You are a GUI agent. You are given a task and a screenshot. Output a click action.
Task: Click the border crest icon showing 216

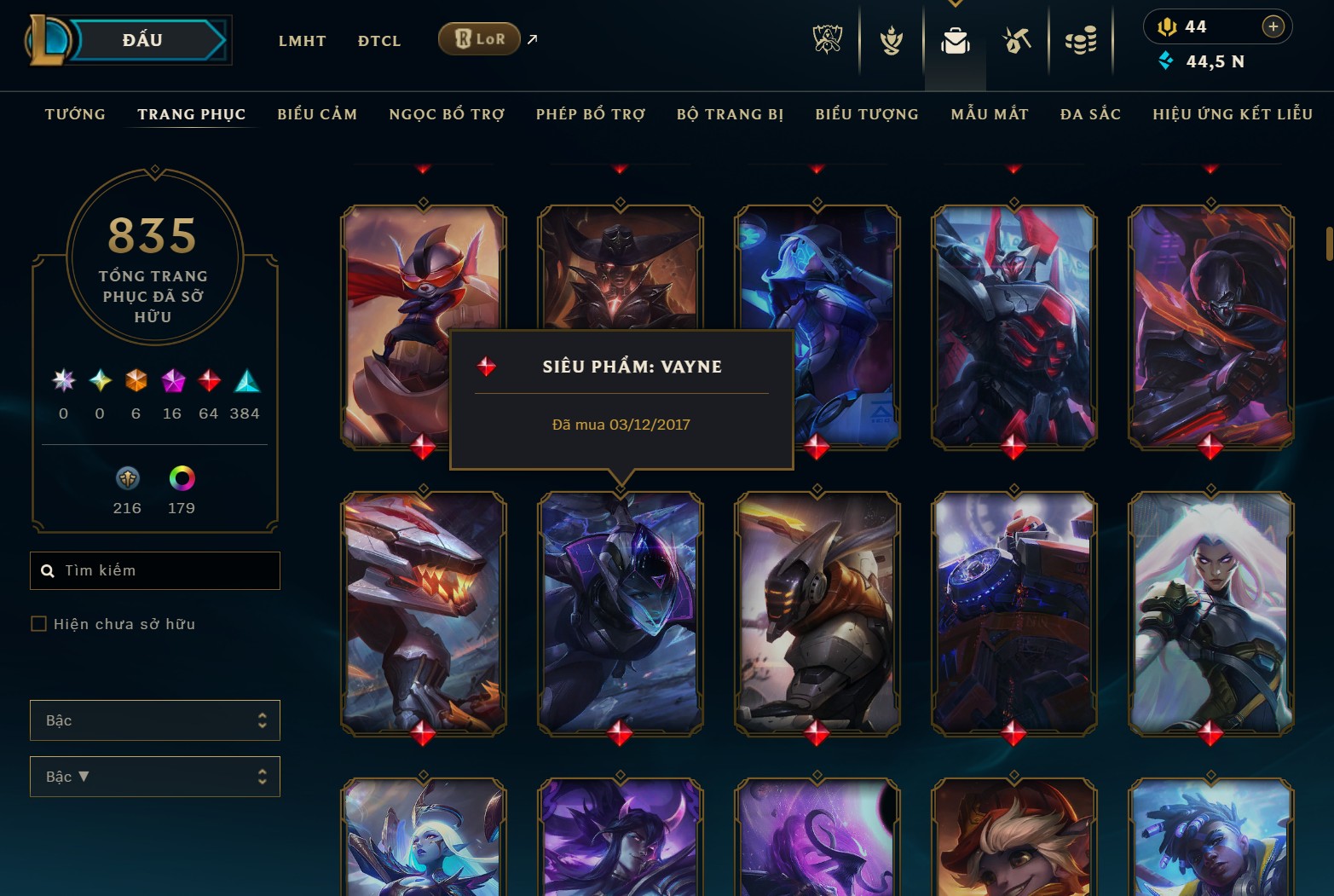tap(127, 479)
